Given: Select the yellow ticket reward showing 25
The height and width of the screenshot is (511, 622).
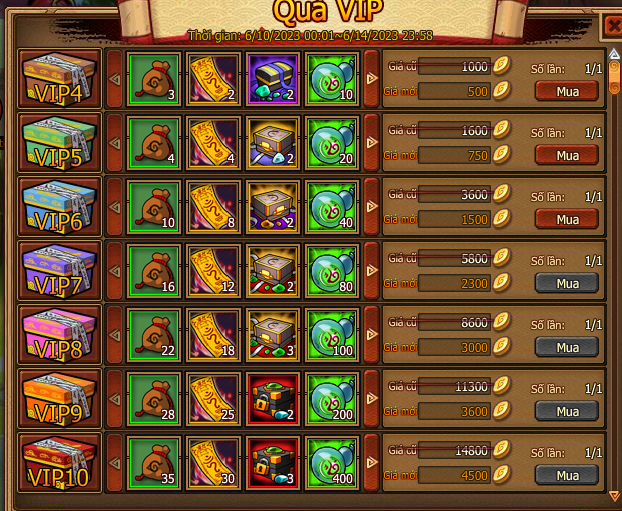Looking at the screenshot, I should 212,398.
